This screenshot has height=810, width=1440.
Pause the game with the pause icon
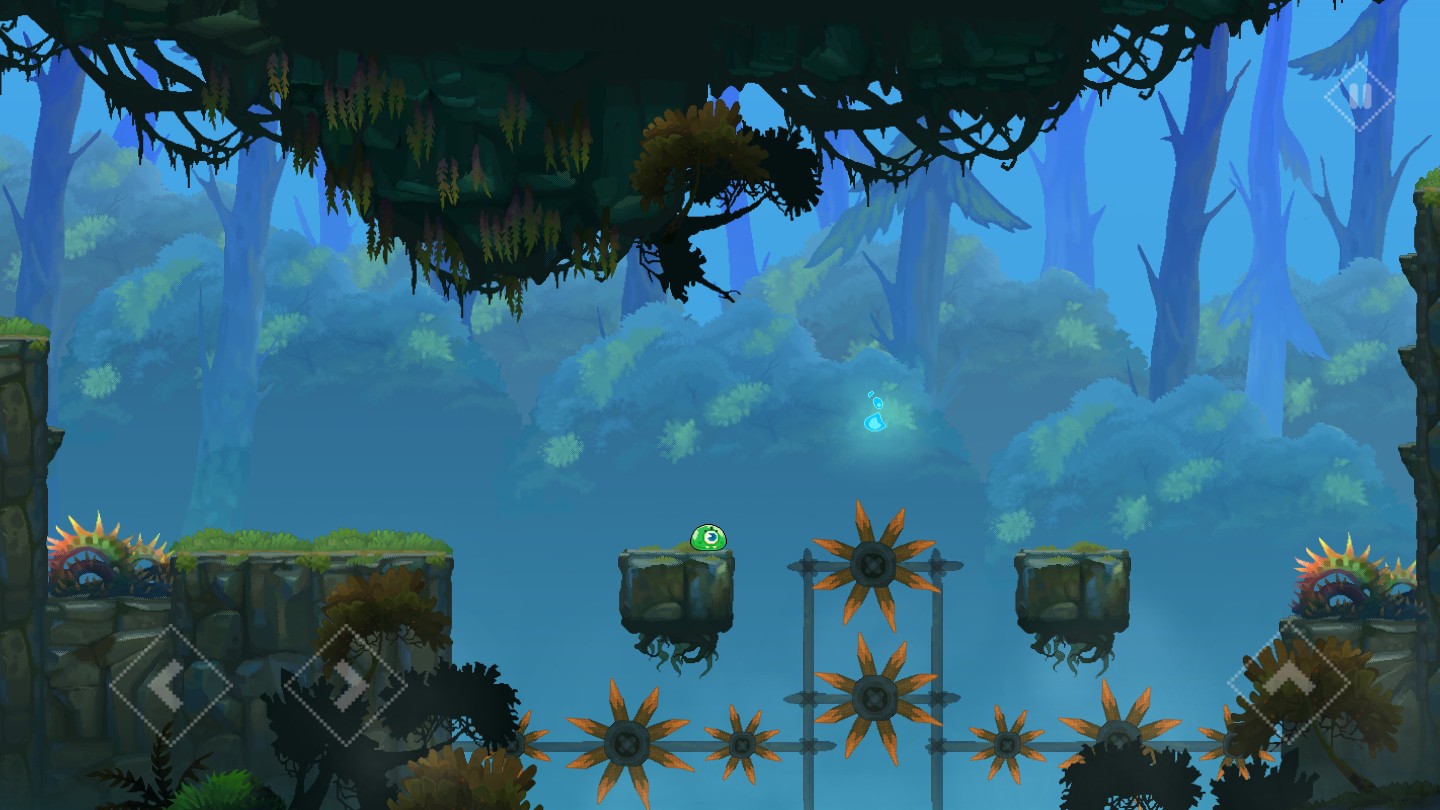(x=1359, y=96)
